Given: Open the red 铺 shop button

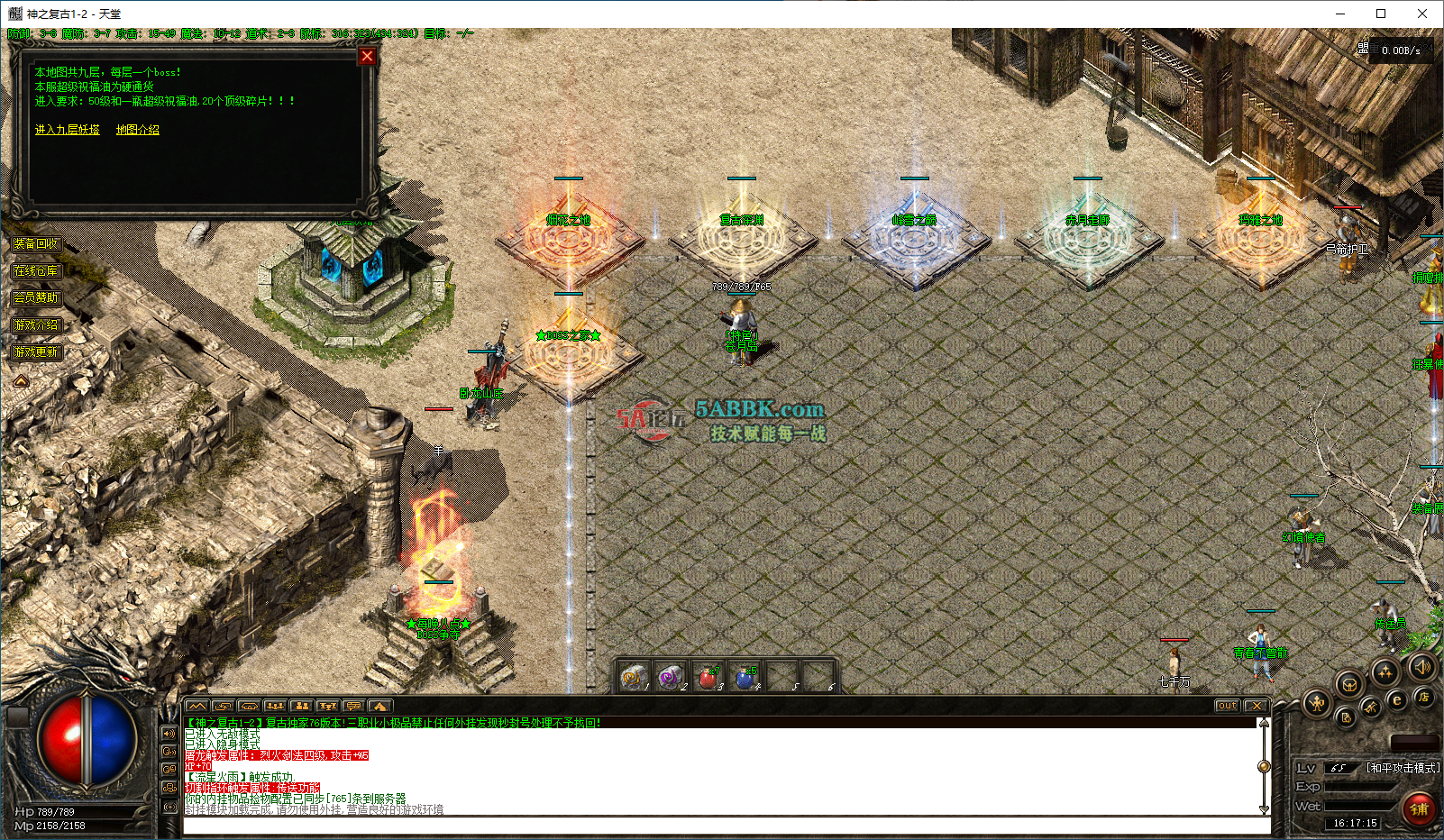Looking at the screenshot, I should (x=1419, y=808).
